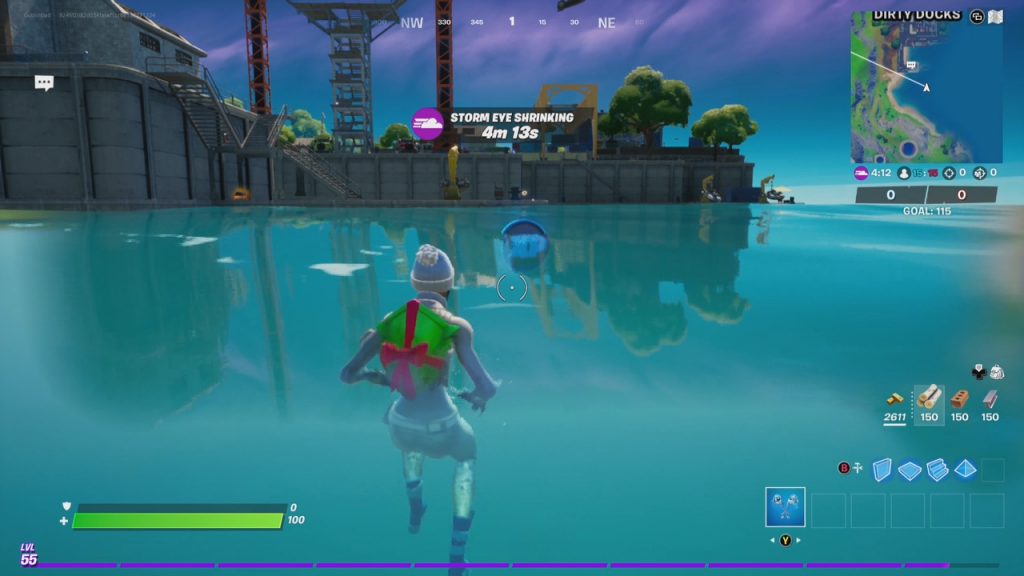Select the wall building piece
The width and height of the screenshot is (1024, 576).
pyautogui.click(x=882, y=469)
